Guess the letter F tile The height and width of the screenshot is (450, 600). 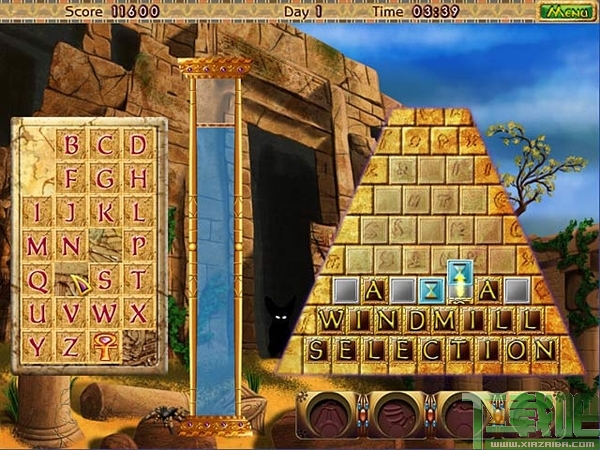pyautogui.click(x=71, y=179)
